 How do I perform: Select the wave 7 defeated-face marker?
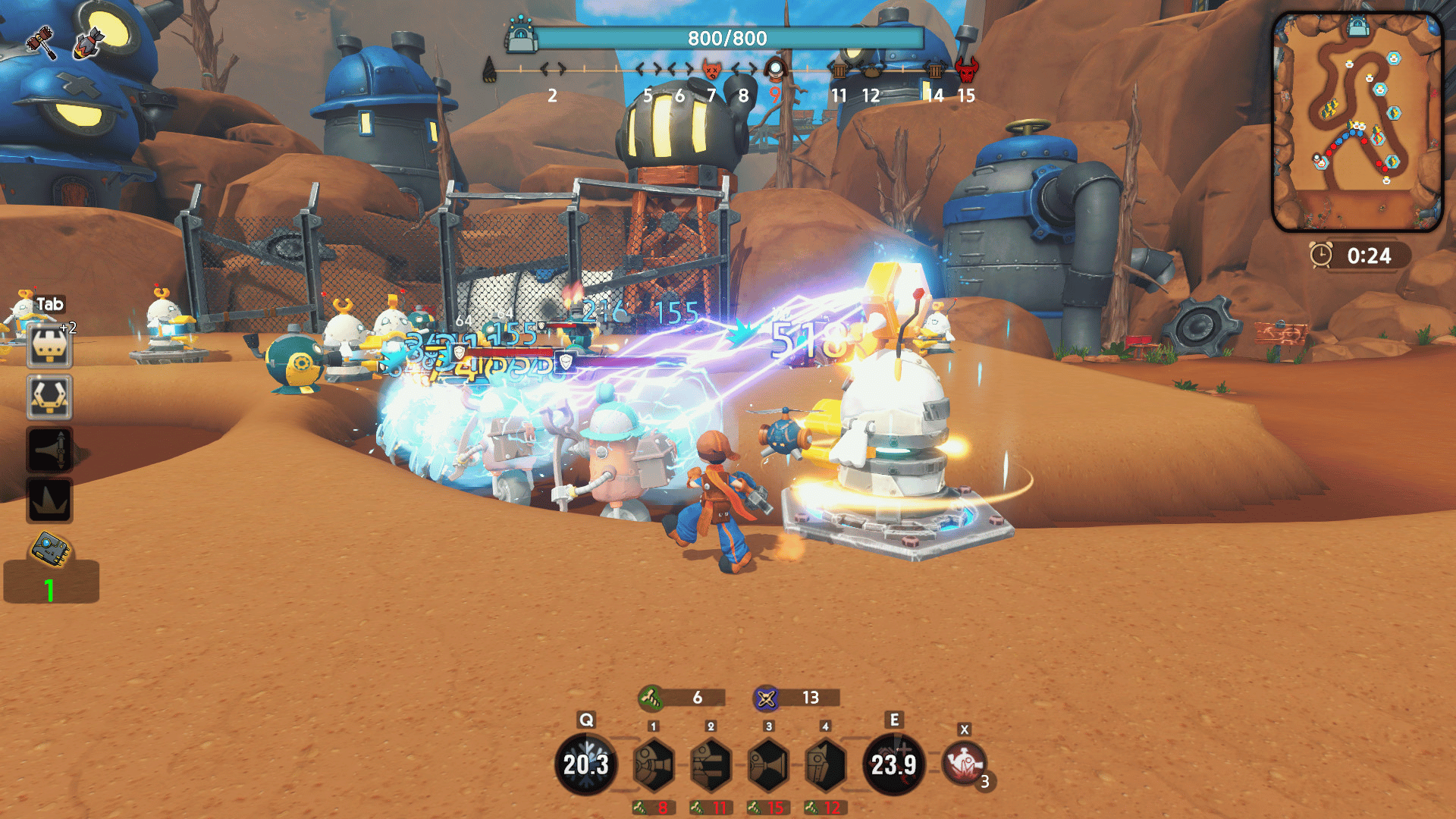pyautogui.click(x=711, y=70)
